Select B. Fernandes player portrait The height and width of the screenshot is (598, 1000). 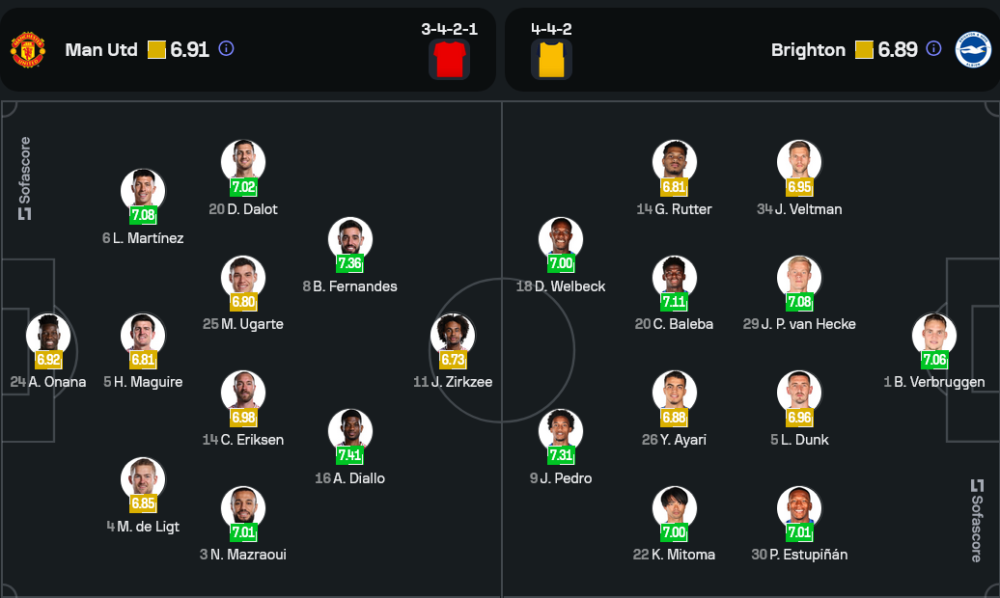pyautogui.click(x=350, y=238)
